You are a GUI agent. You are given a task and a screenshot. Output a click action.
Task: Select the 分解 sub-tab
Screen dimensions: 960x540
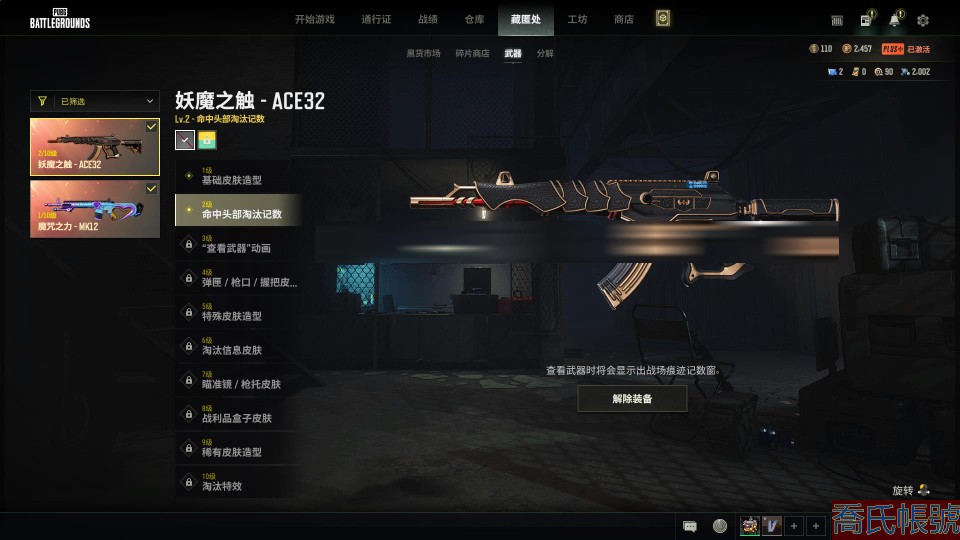[545, 53]
